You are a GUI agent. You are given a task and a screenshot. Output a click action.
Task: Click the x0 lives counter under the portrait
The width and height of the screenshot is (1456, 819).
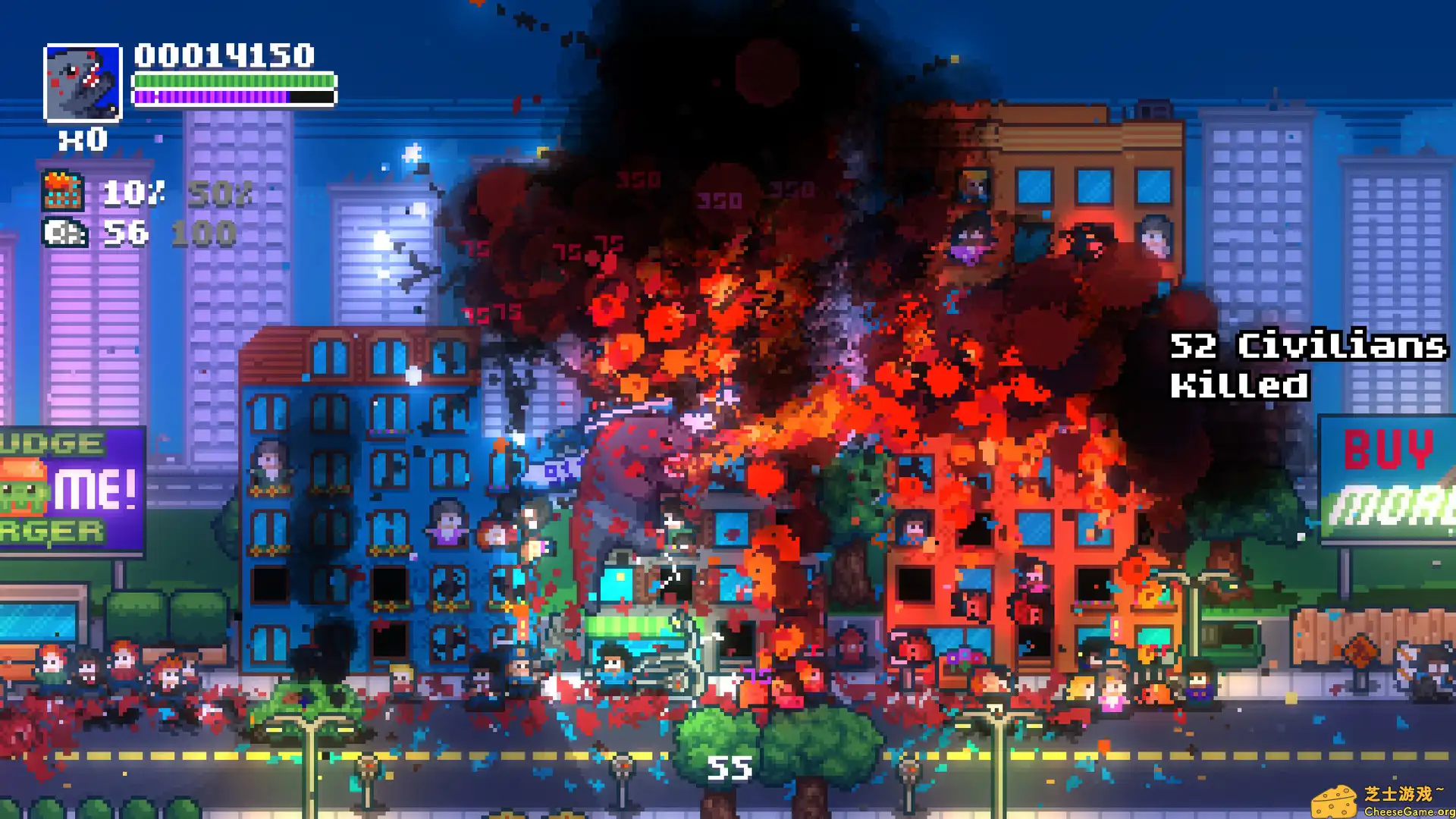tap(82, 140)
